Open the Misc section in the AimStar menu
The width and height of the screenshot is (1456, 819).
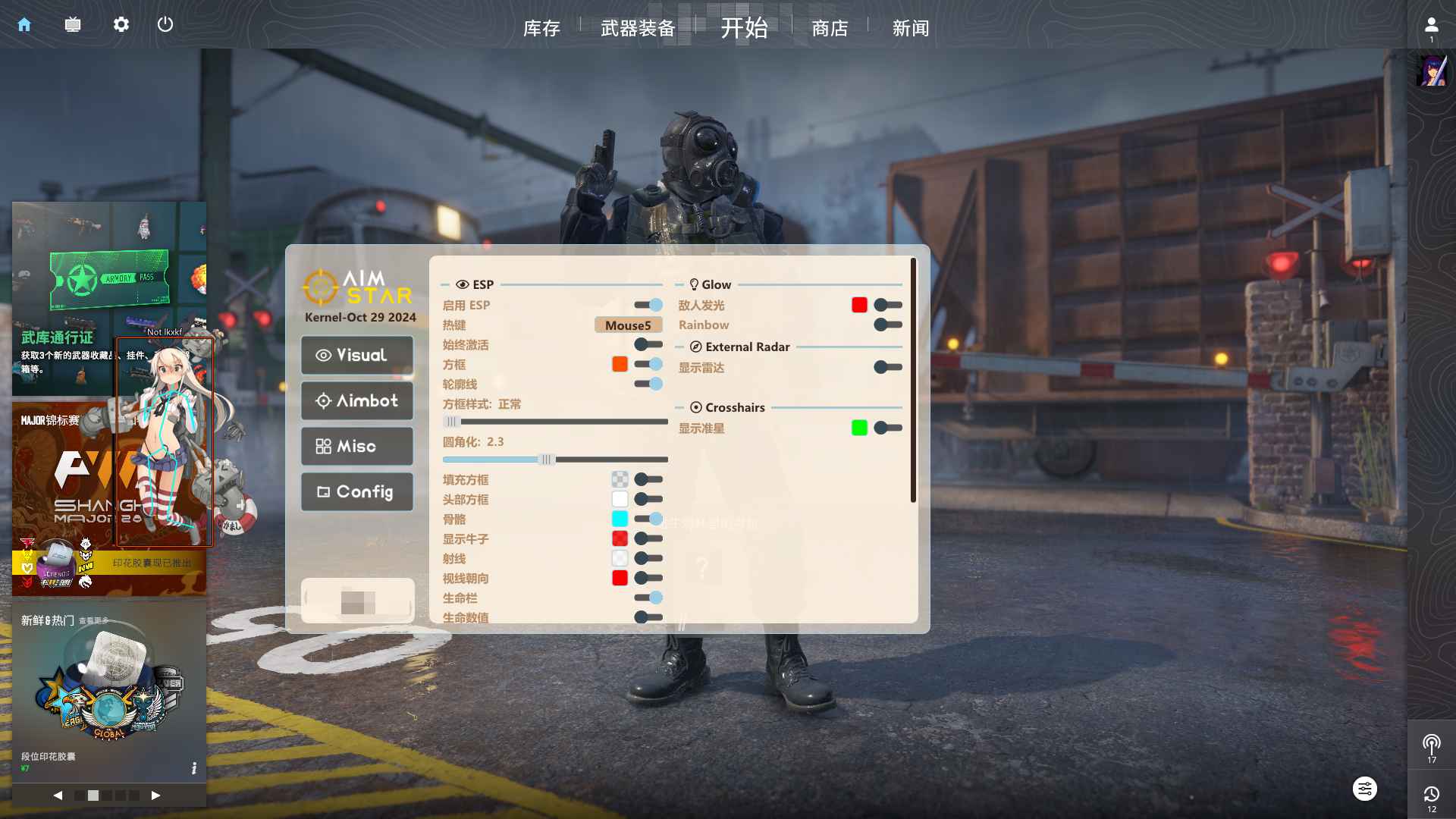click(356, 446)
